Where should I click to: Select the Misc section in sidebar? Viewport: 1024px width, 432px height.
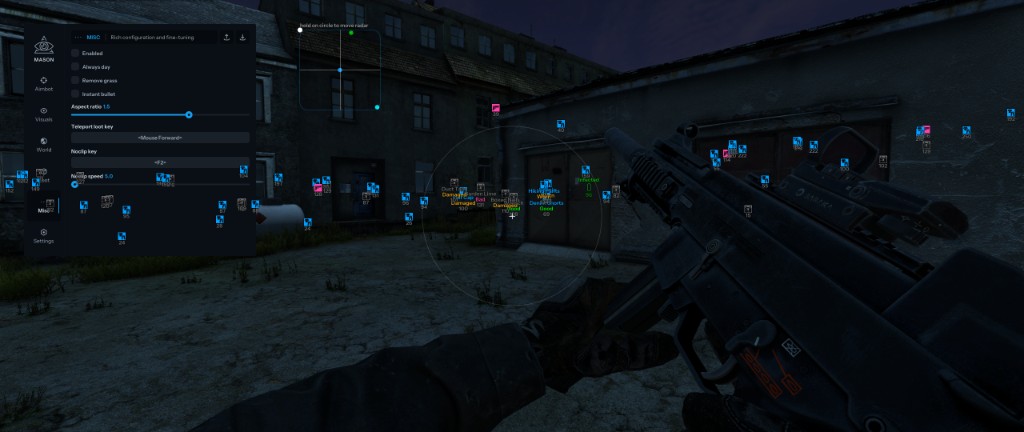[44, 207]
